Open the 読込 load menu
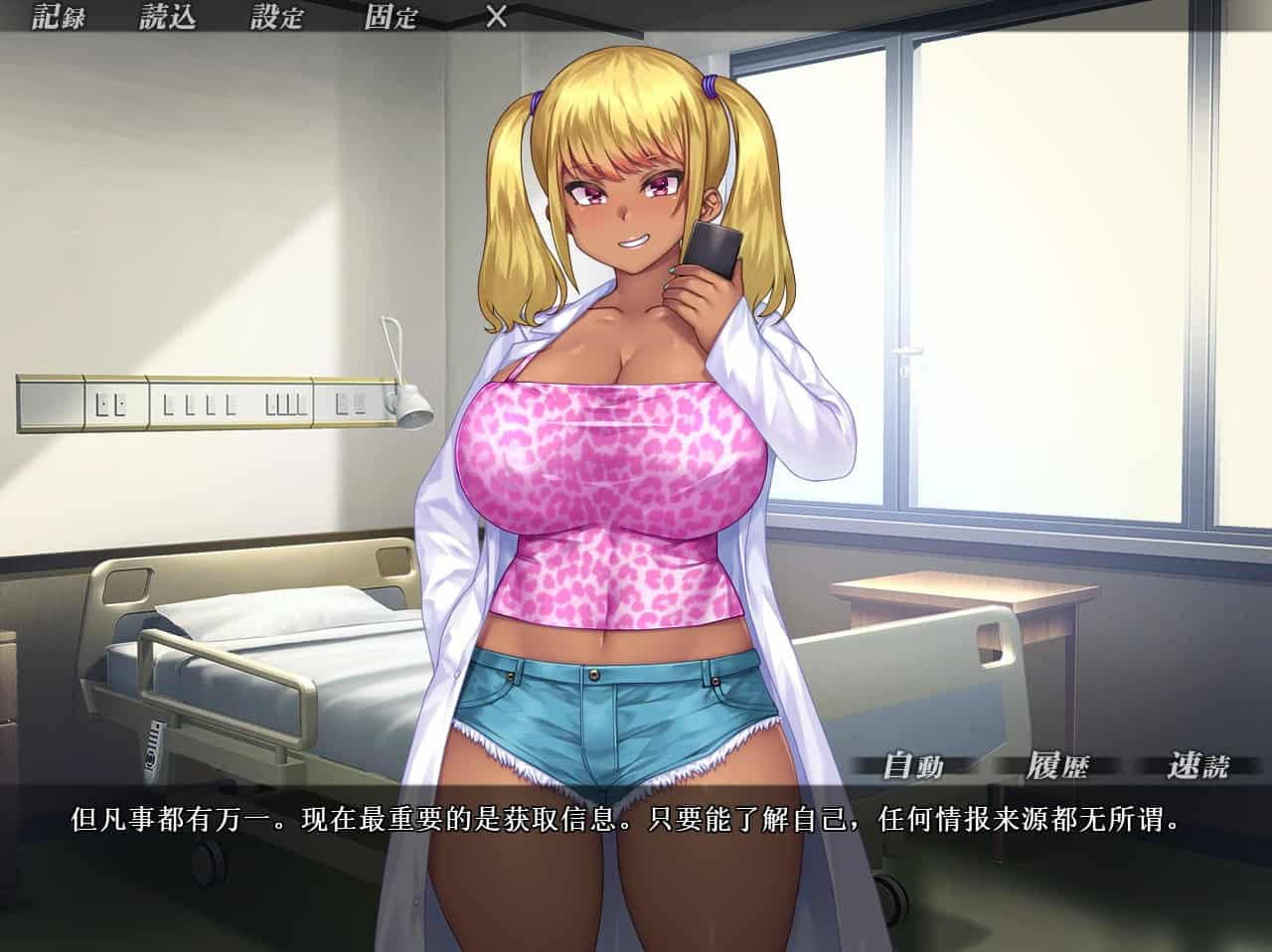Screen dimensions: 1272x952 (x=167, y=17)
